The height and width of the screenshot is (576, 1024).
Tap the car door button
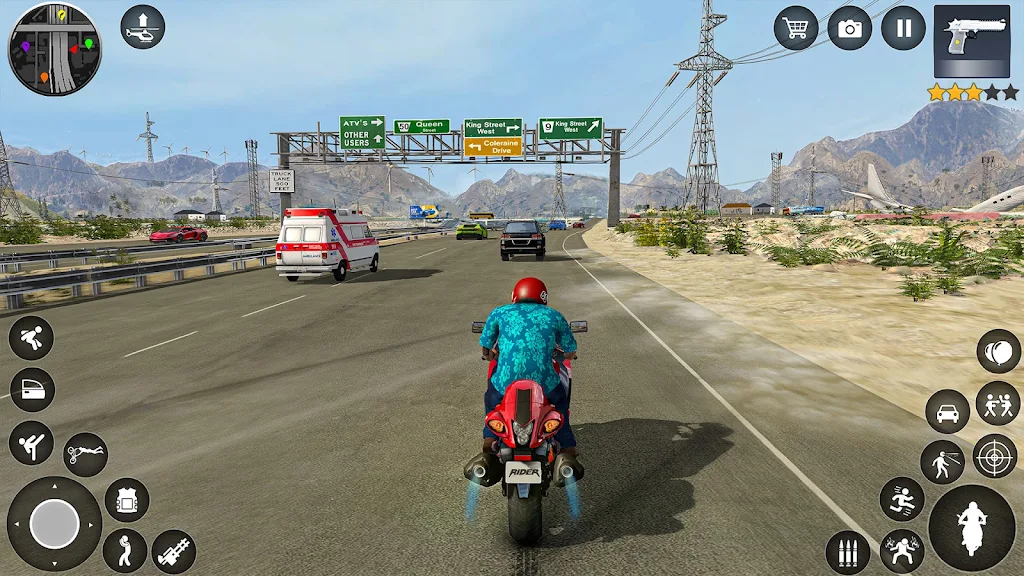click(x=31, y=390)
